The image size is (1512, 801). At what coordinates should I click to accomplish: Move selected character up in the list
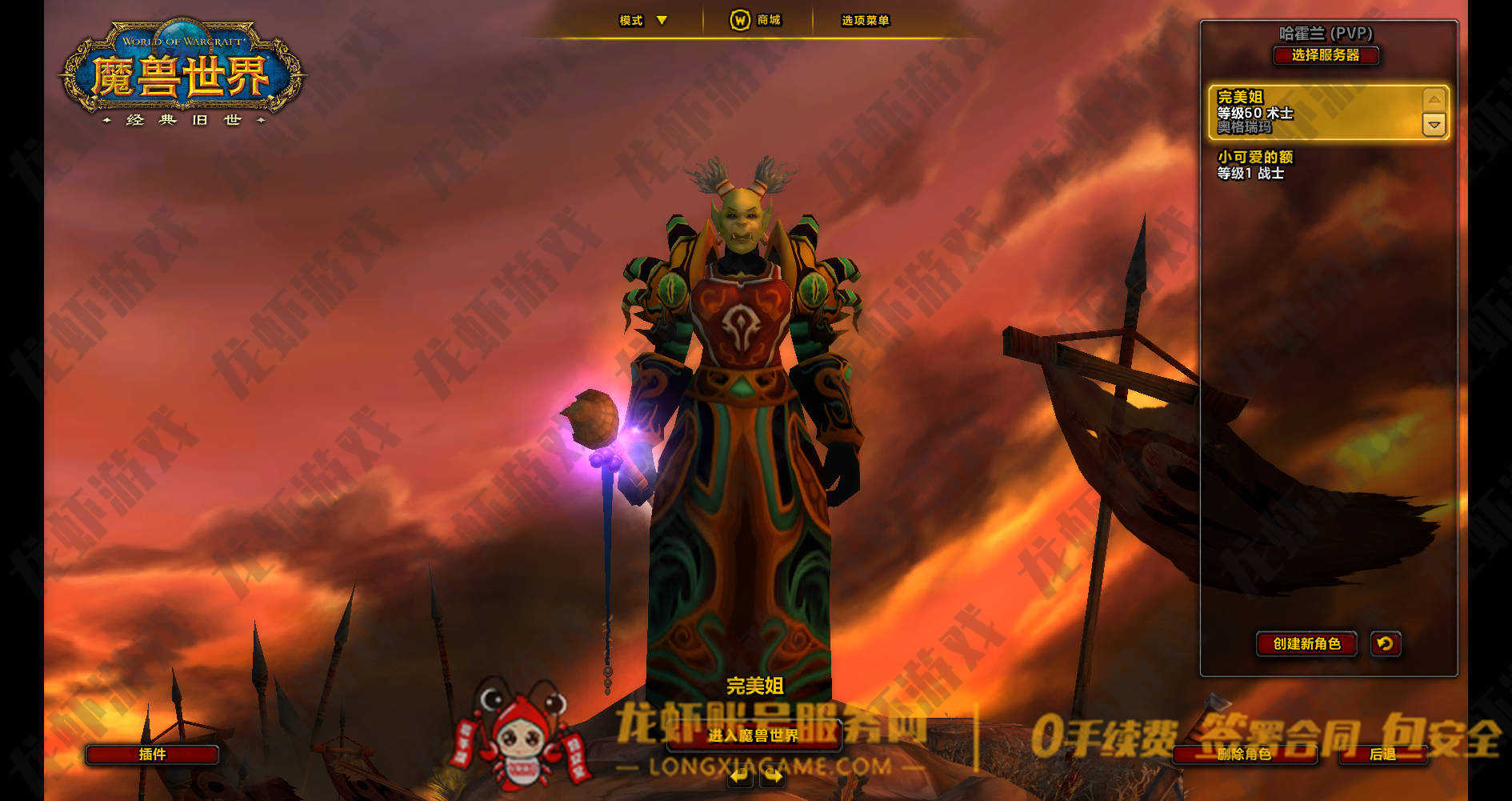point(1434,100)
